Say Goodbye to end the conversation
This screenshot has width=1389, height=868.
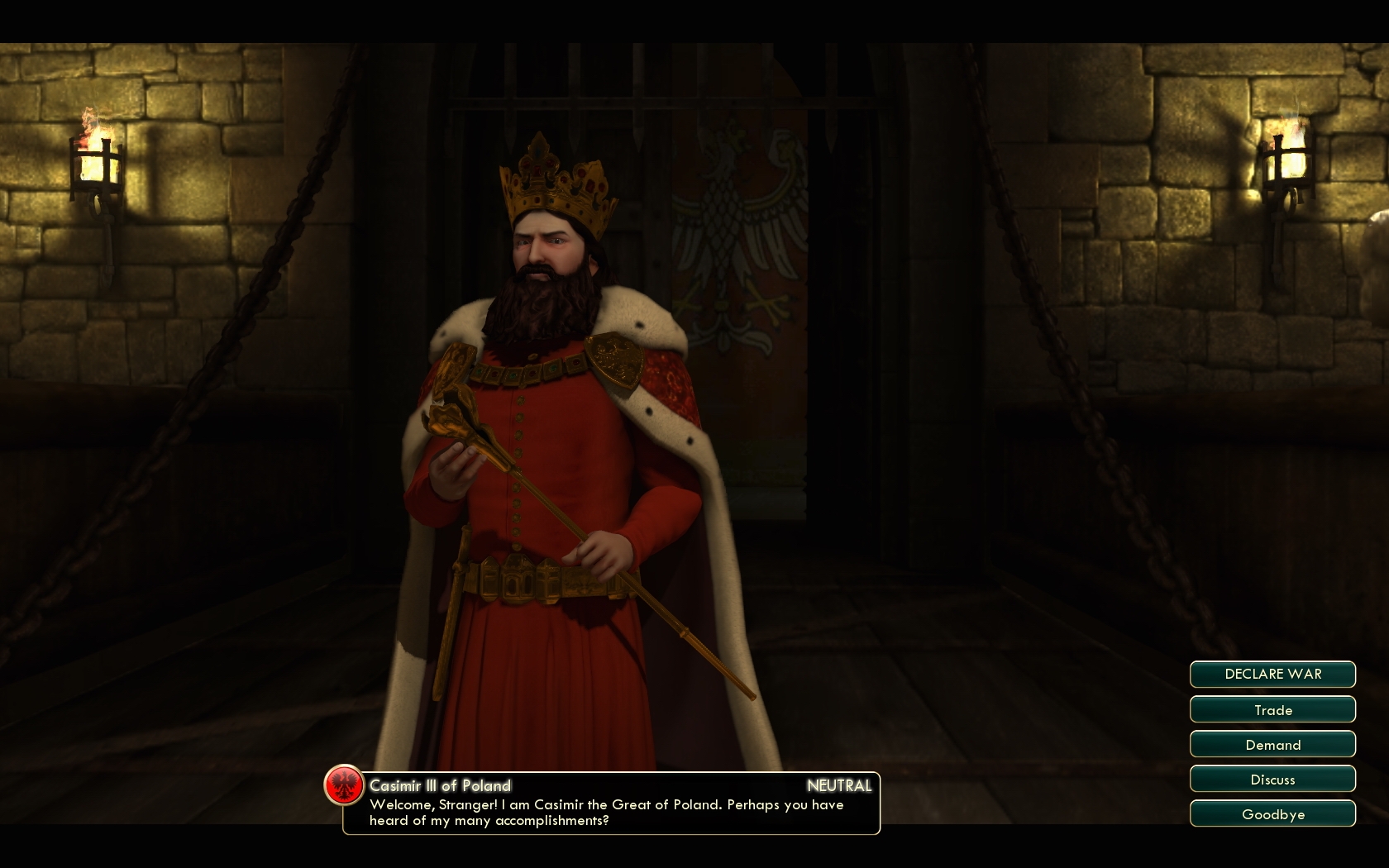(1272, 813)
